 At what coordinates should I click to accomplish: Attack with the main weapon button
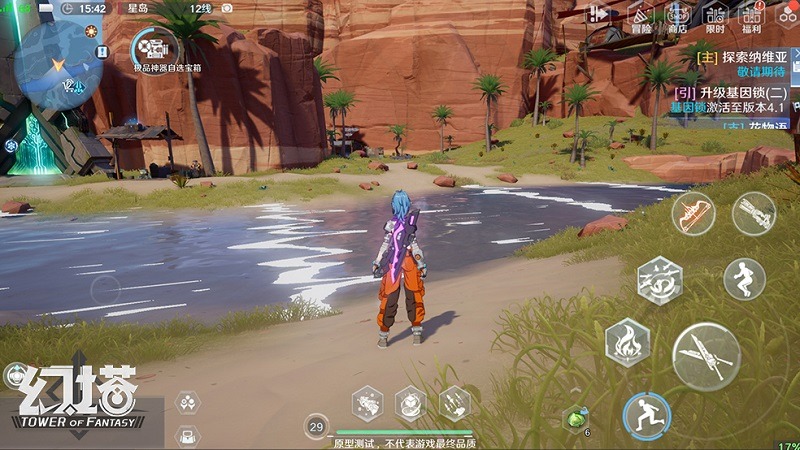706,356
